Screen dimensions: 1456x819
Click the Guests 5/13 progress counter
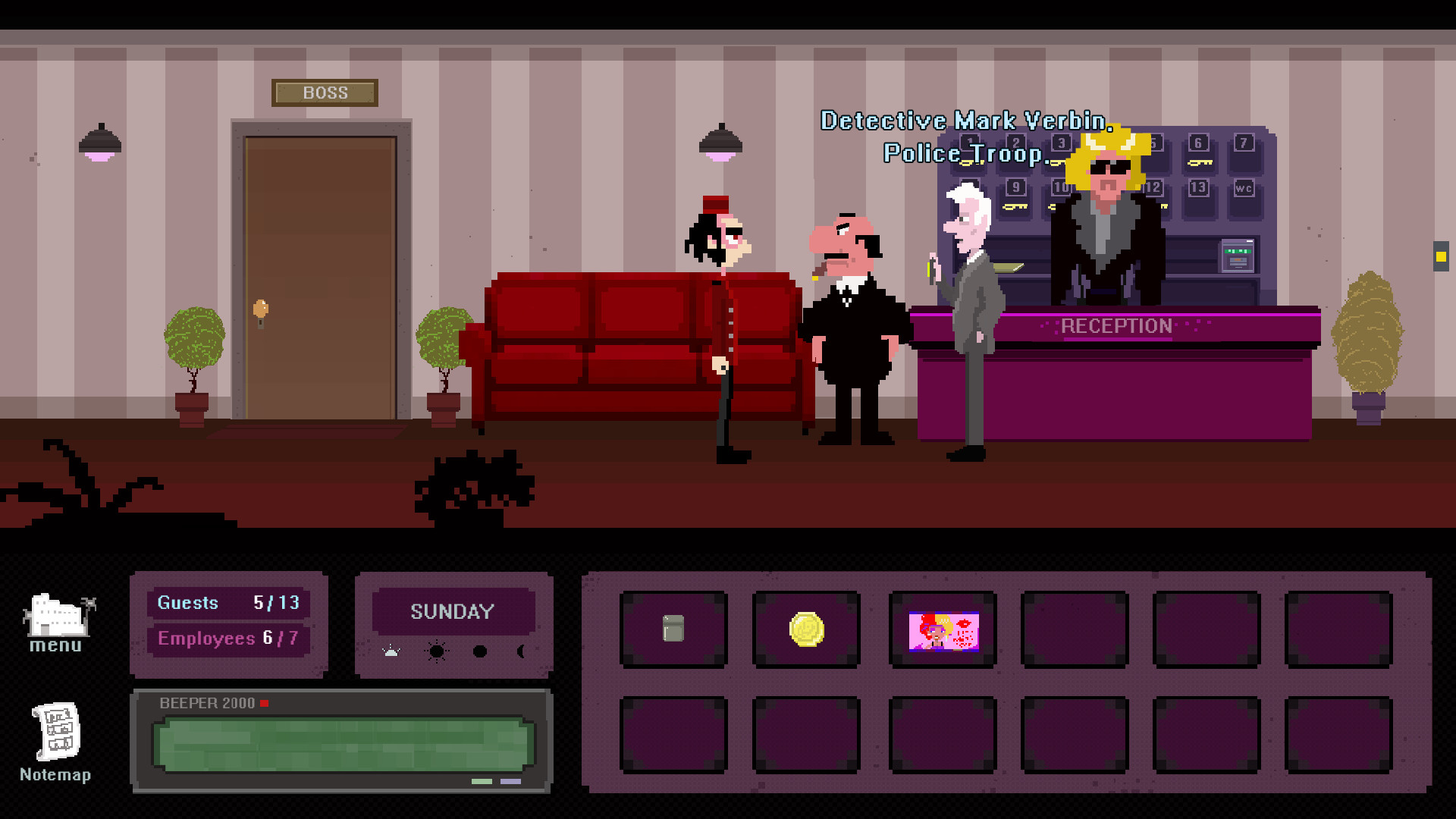click(229, 603)
